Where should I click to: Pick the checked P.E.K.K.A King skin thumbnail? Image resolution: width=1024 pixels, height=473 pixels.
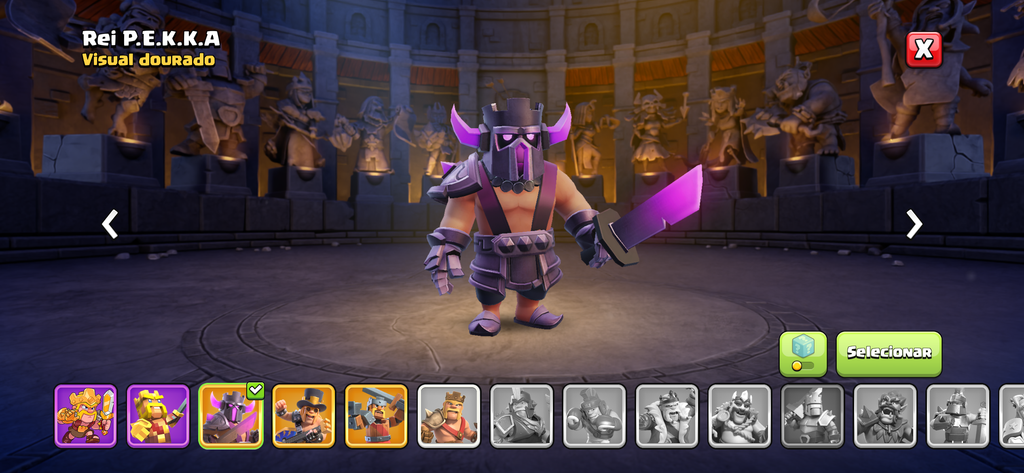231,415
